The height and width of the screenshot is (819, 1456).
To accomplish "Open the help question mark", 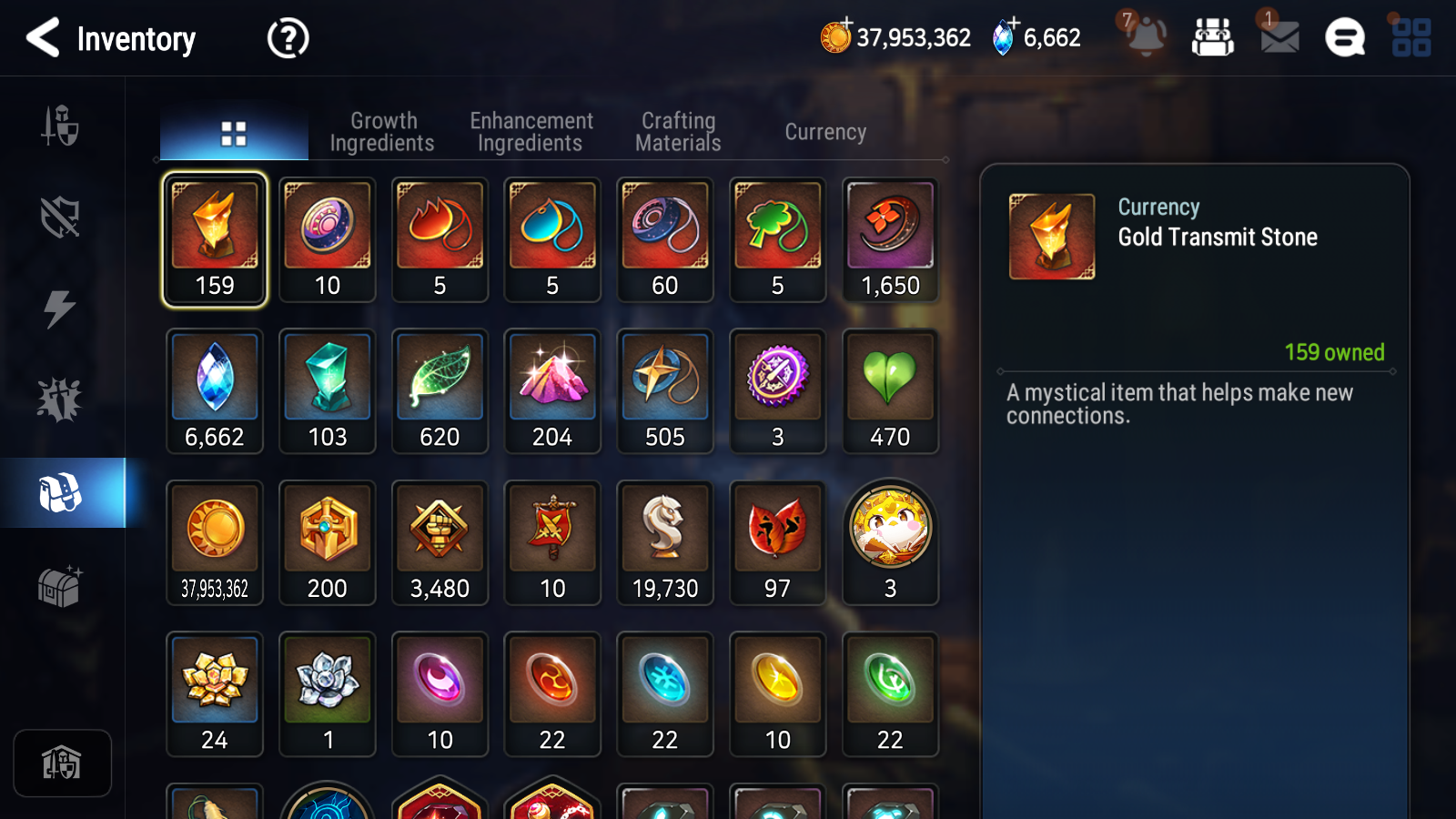I will (x=288, y=39).
